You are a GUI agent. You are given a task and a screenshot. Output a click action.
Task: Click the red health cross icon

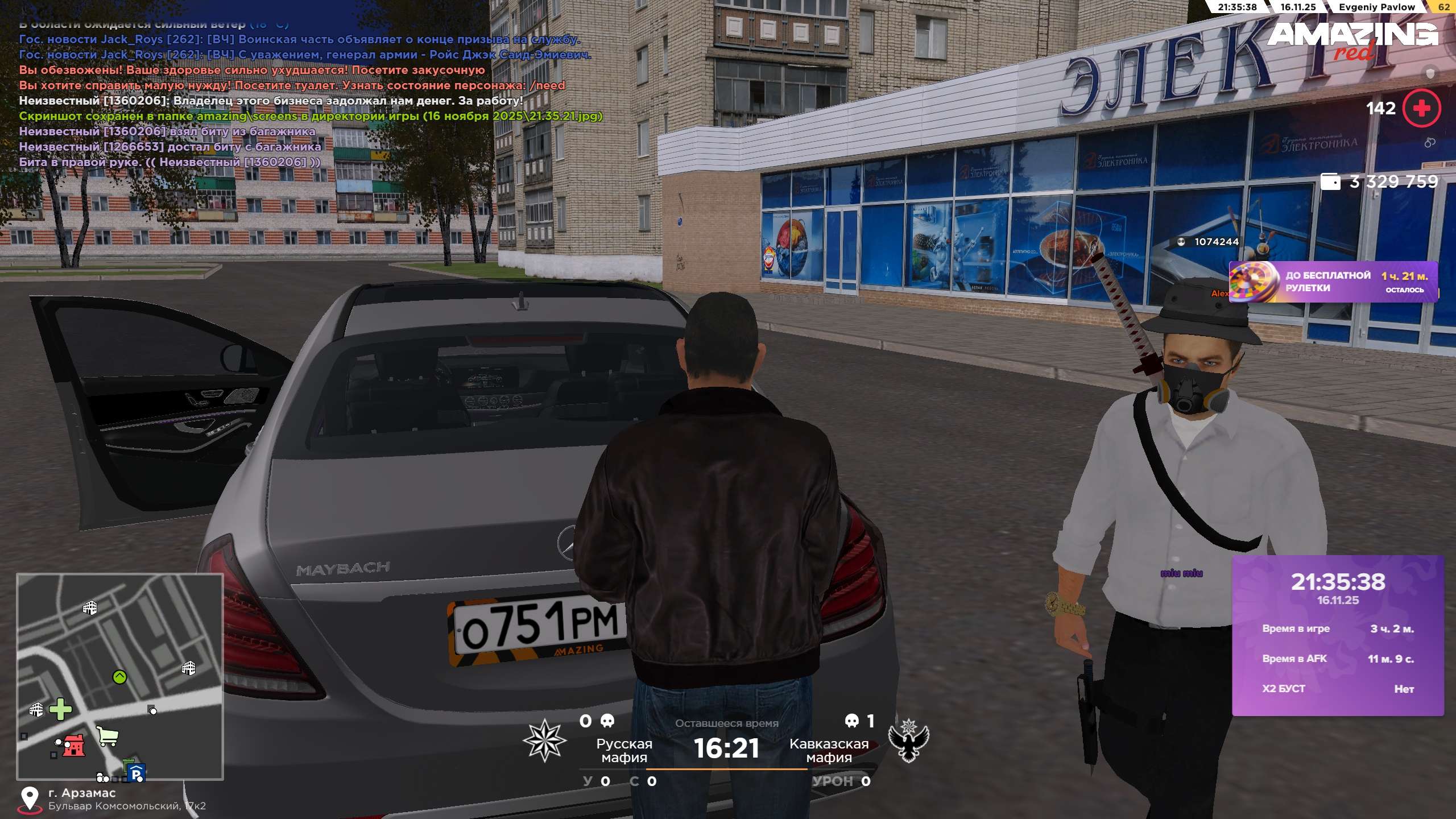pyautogui.click(x=1421, y=108)
